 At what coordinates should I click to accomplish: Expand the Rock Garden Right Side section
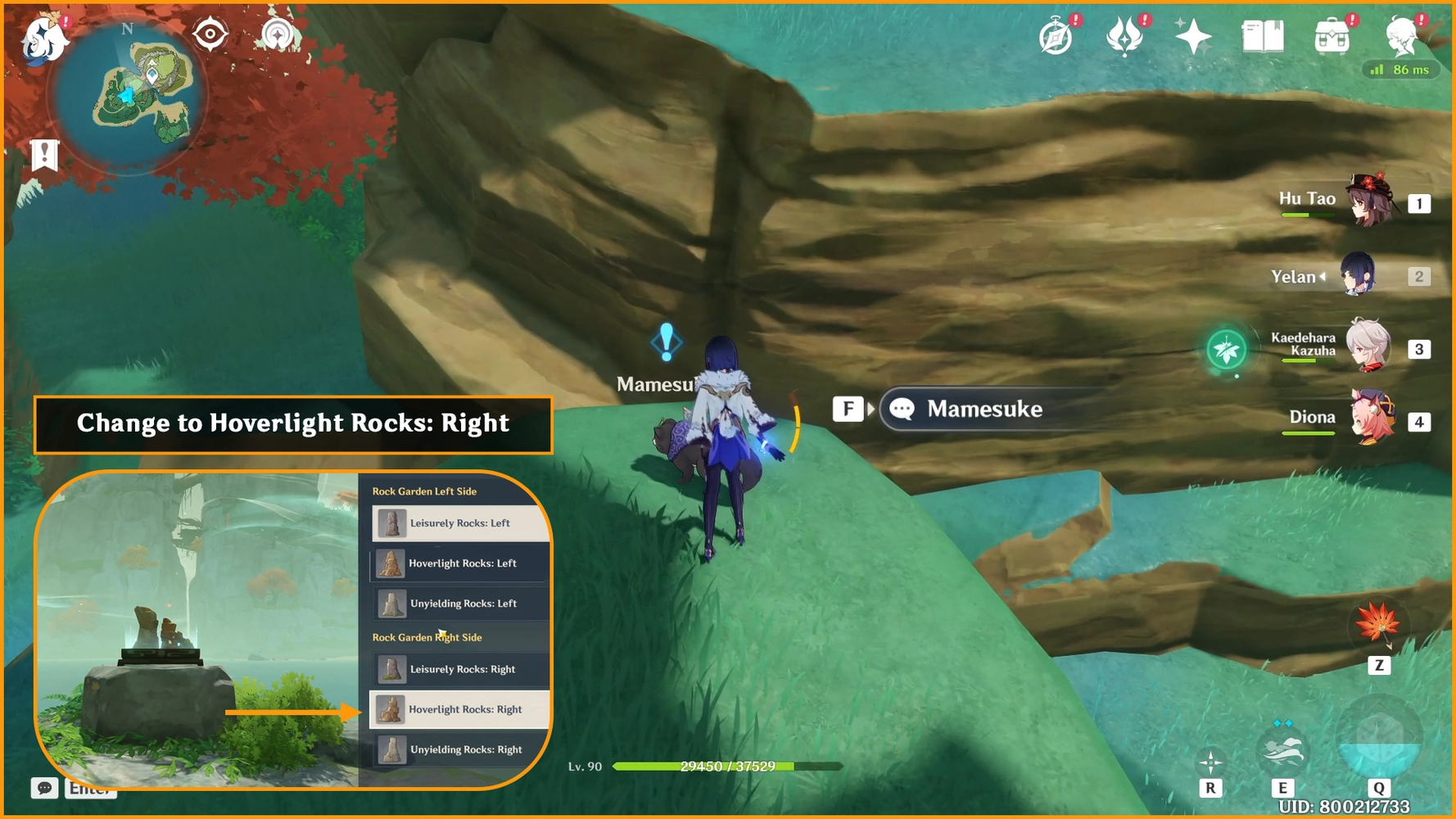427,637
